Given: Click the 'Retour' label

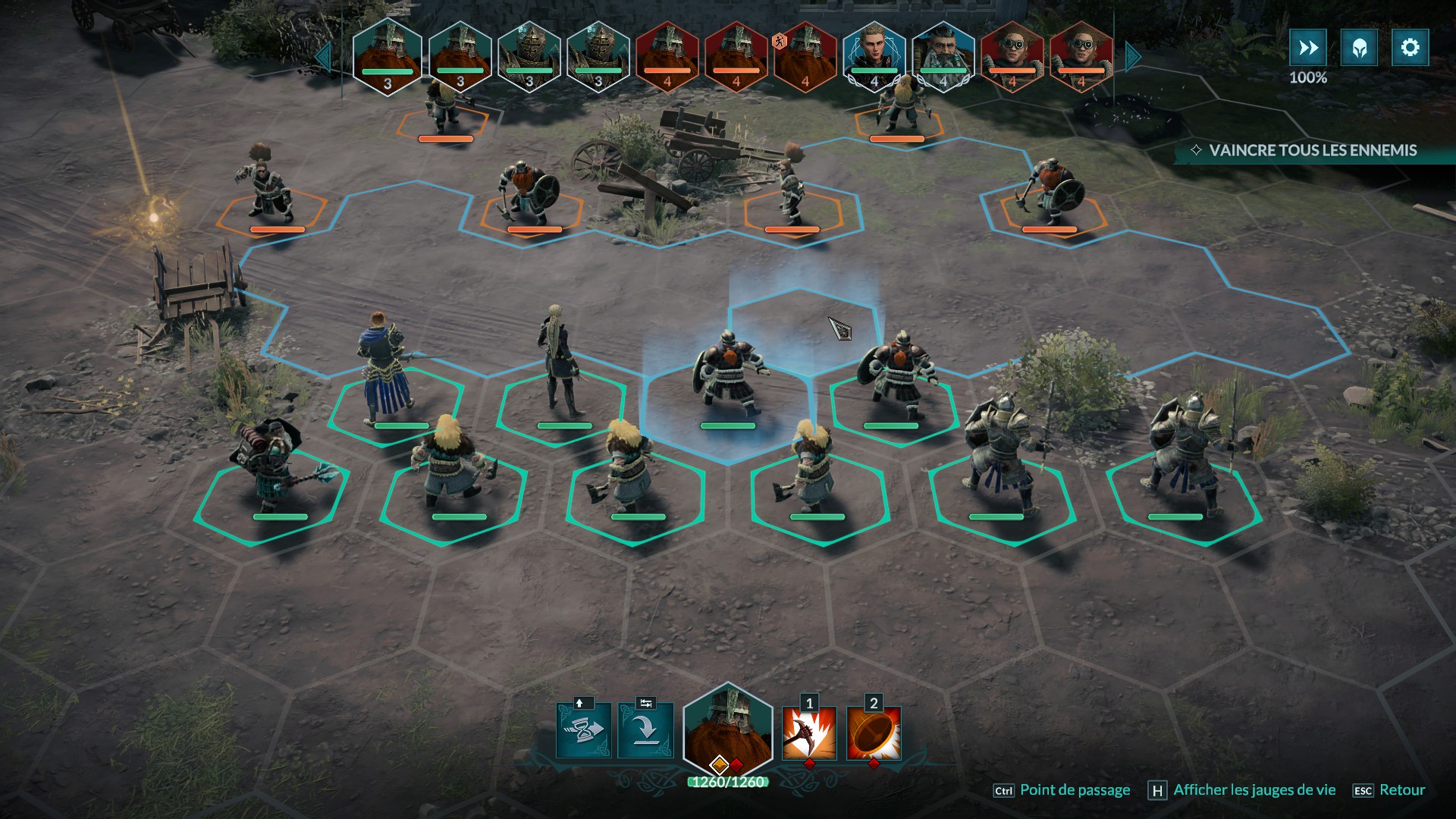Looking at the screenshot, I should click(1401, 790).
